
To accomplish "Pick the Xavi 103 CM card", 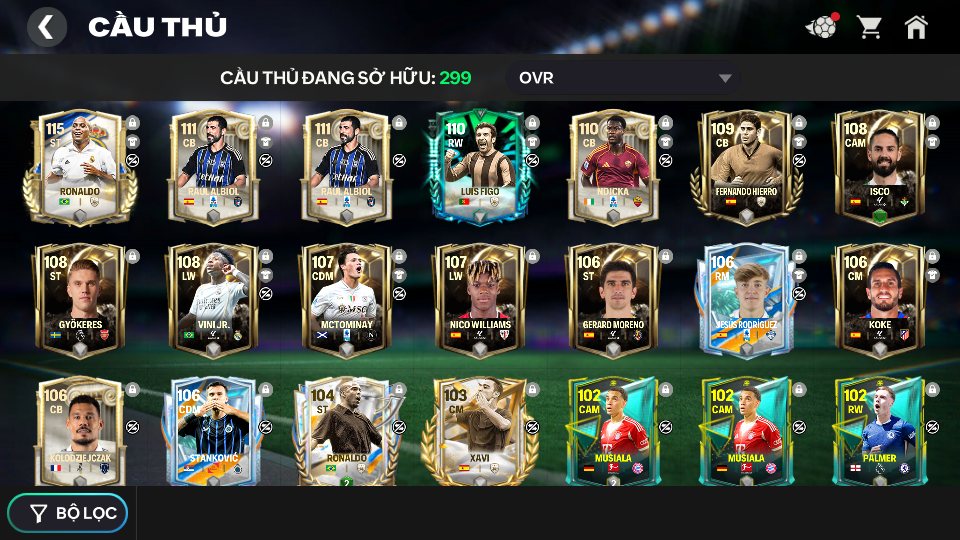I will click(x=479, y=430).
